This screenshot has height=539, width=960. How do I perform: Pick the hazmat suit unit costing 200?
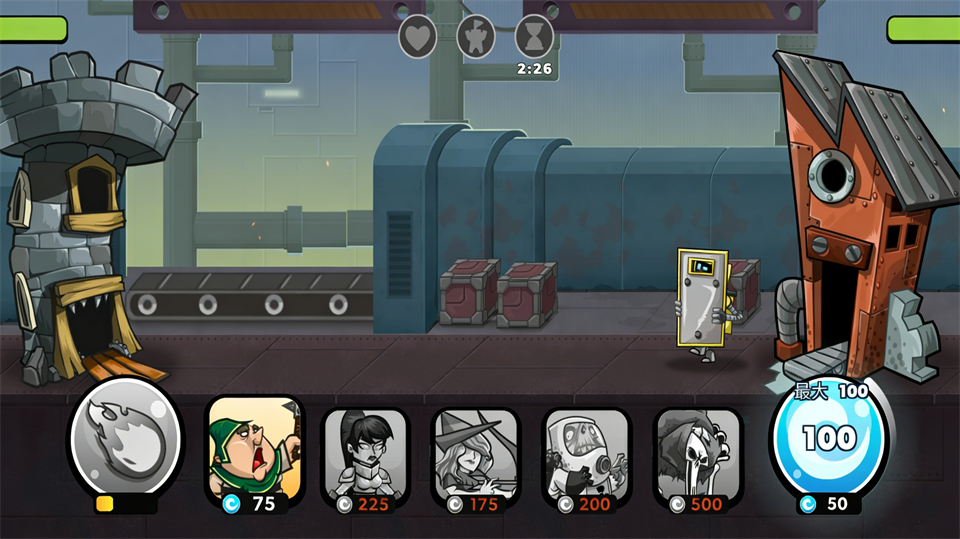point(587,452)
